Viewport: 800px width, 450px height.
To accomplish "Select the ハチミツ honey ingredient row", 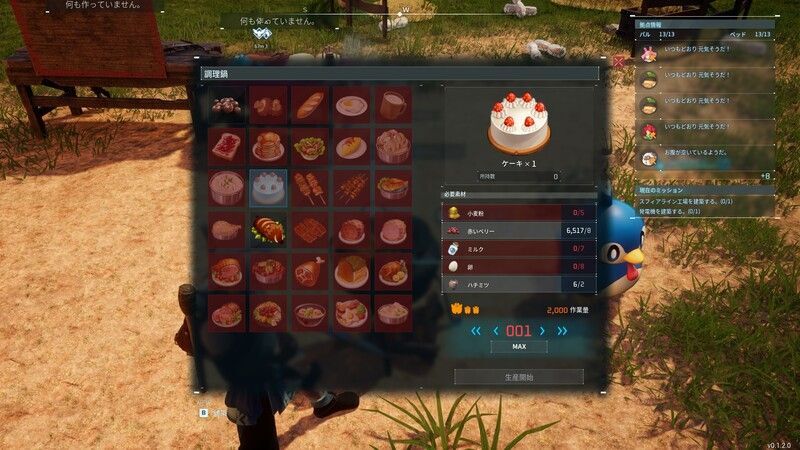I will pos(519,285).
